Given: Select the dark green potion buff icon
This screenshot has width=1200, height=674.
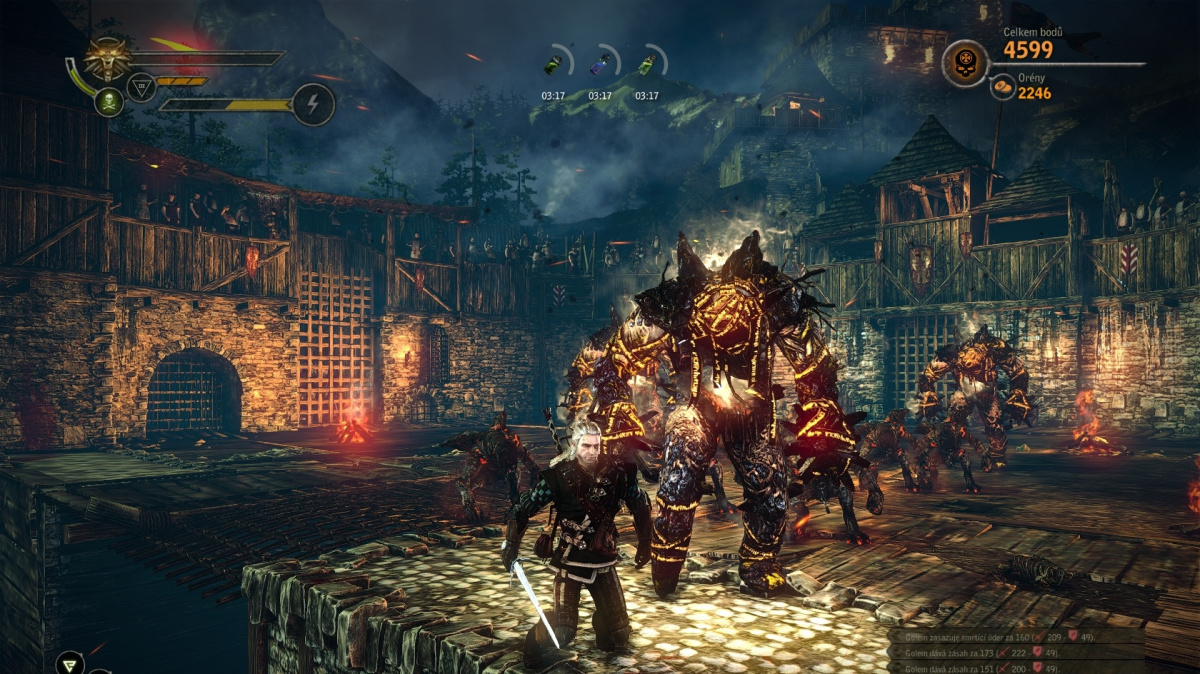Looking at the screenshot, I should (x=553, y=65).
